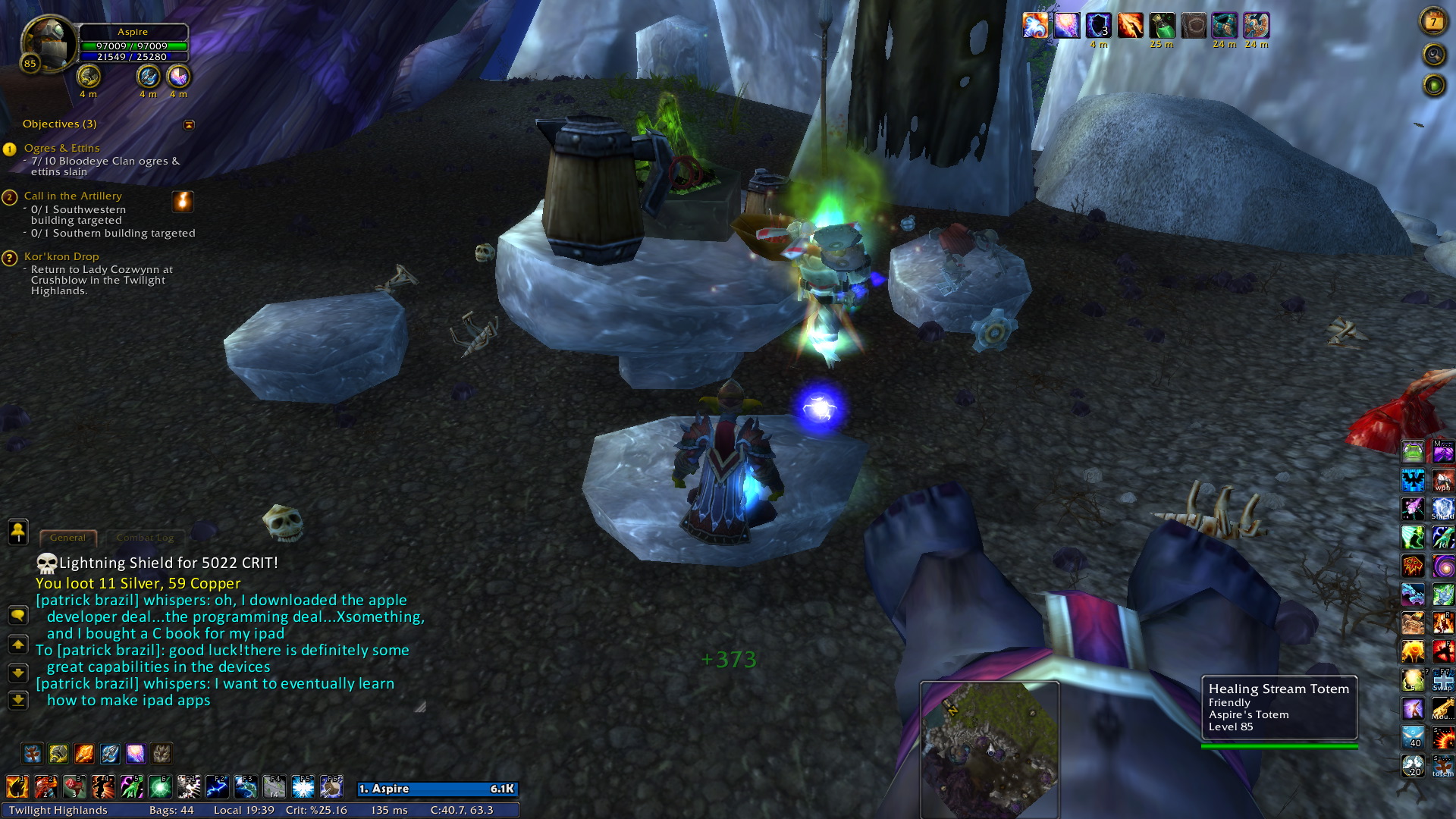Image resolution: width=1456 pixels, height=819 pixels.
Task: Switch to the Combat Log chat tab
Action: 145,538
